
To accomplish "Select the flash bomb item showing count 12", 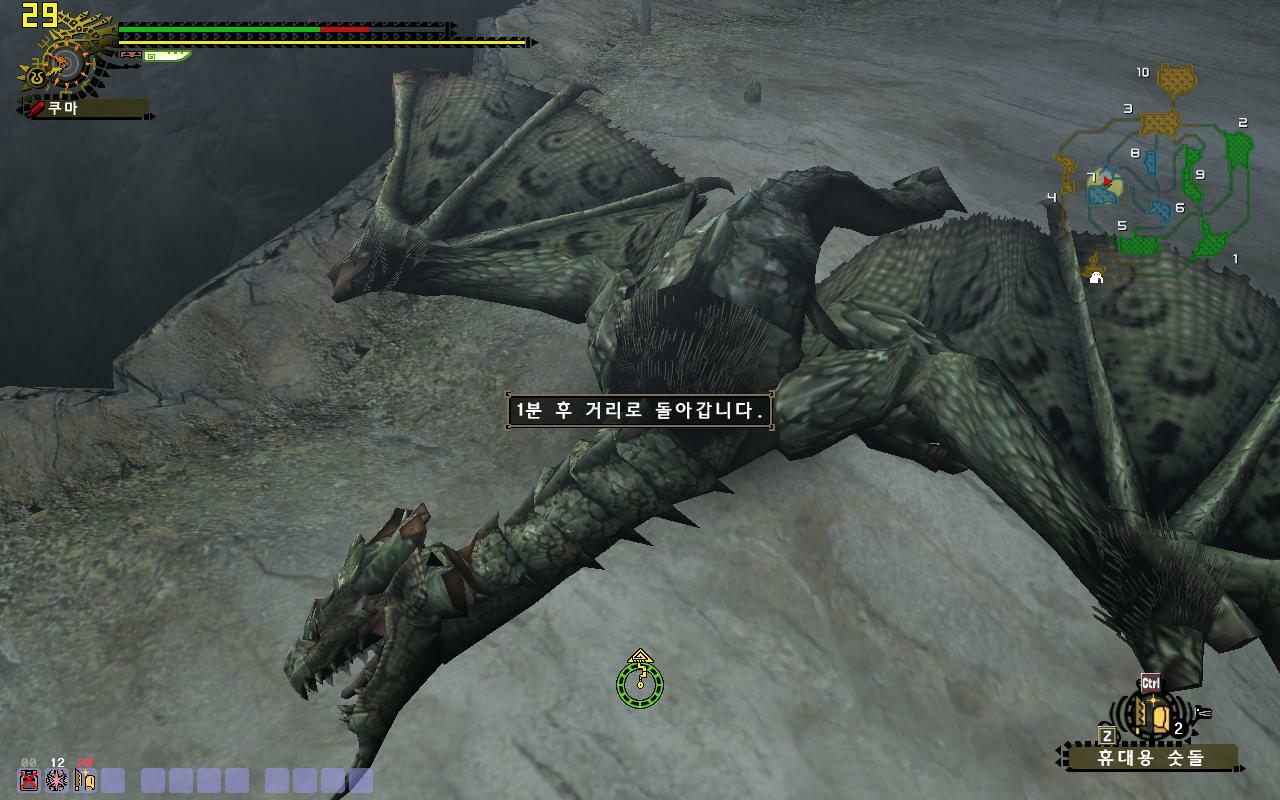I will [57, 780].
